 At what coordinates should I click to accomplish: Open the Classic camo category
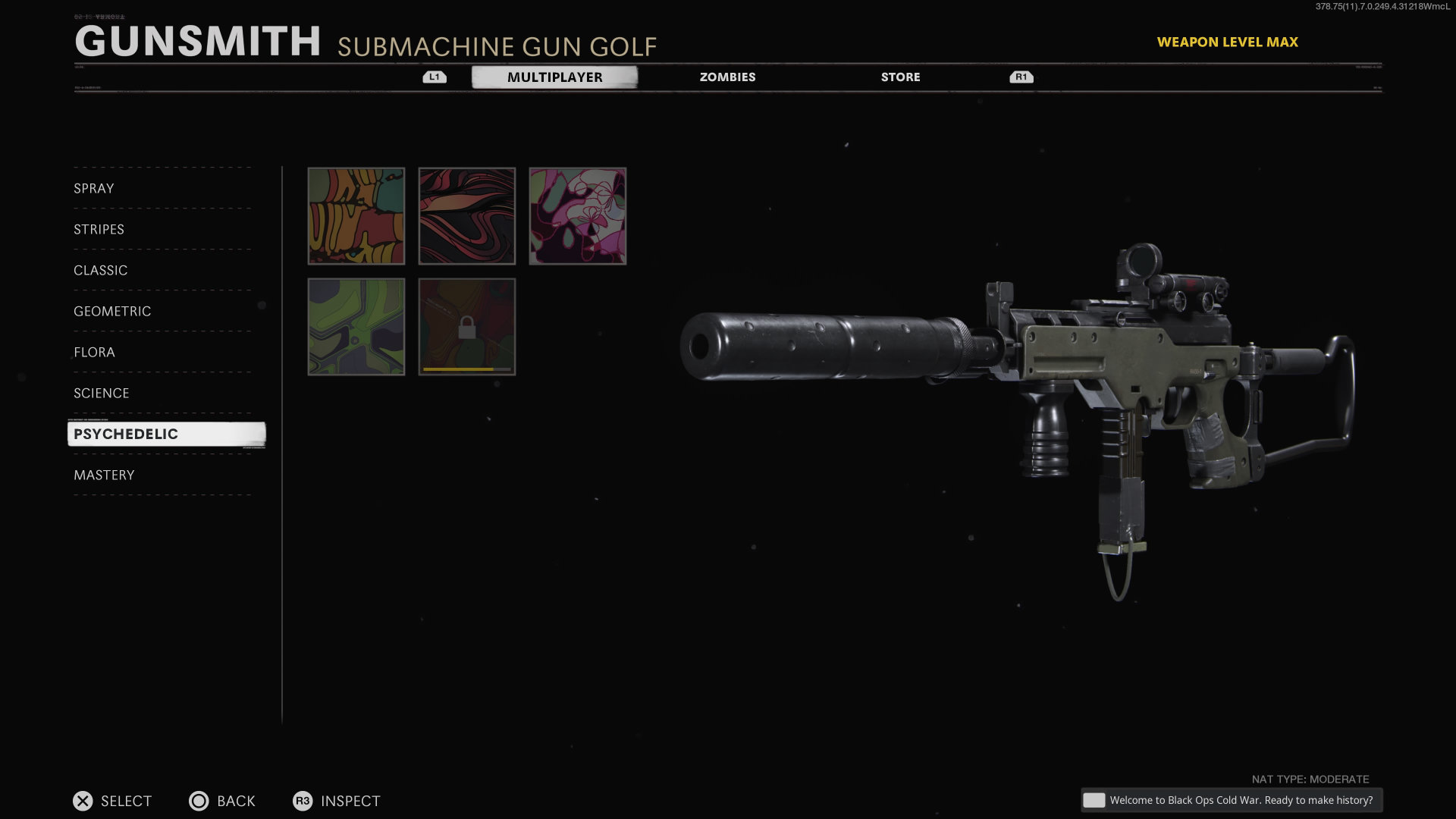101,271
